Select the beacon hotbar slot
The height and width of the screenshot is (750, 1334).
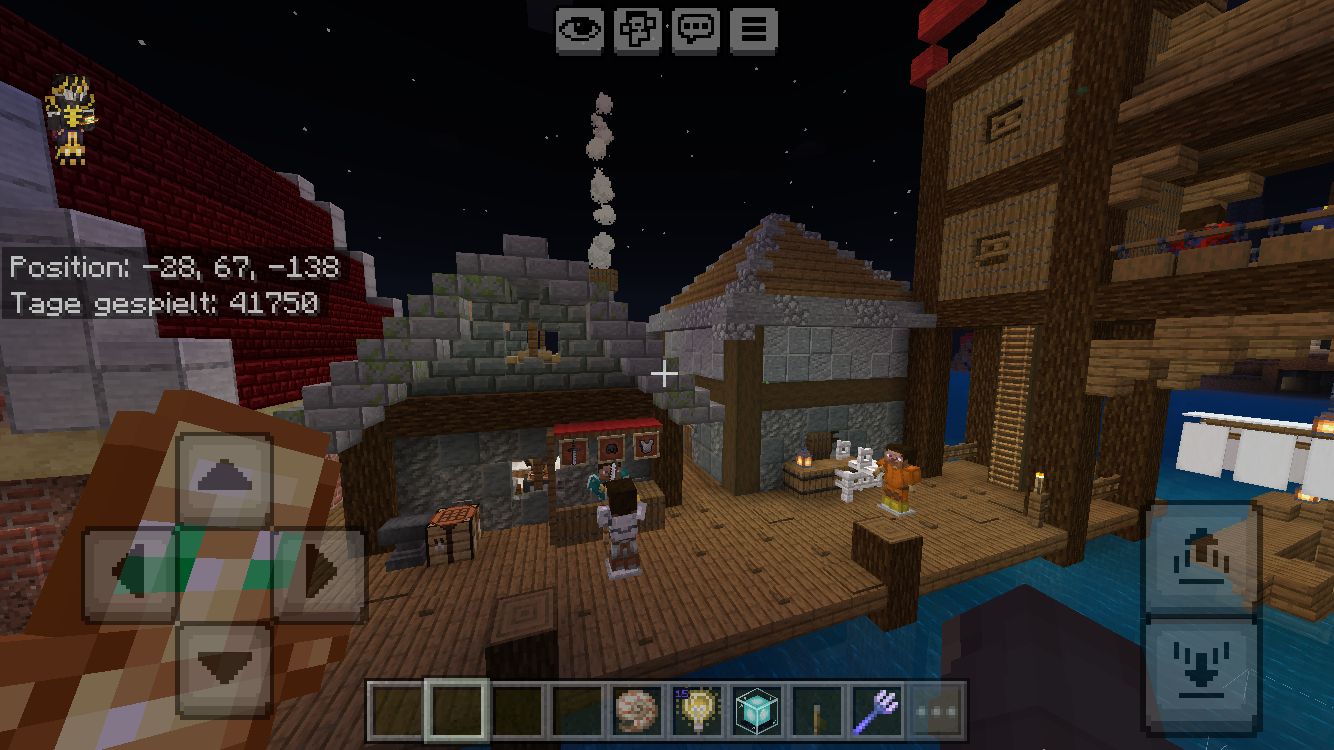756,712
